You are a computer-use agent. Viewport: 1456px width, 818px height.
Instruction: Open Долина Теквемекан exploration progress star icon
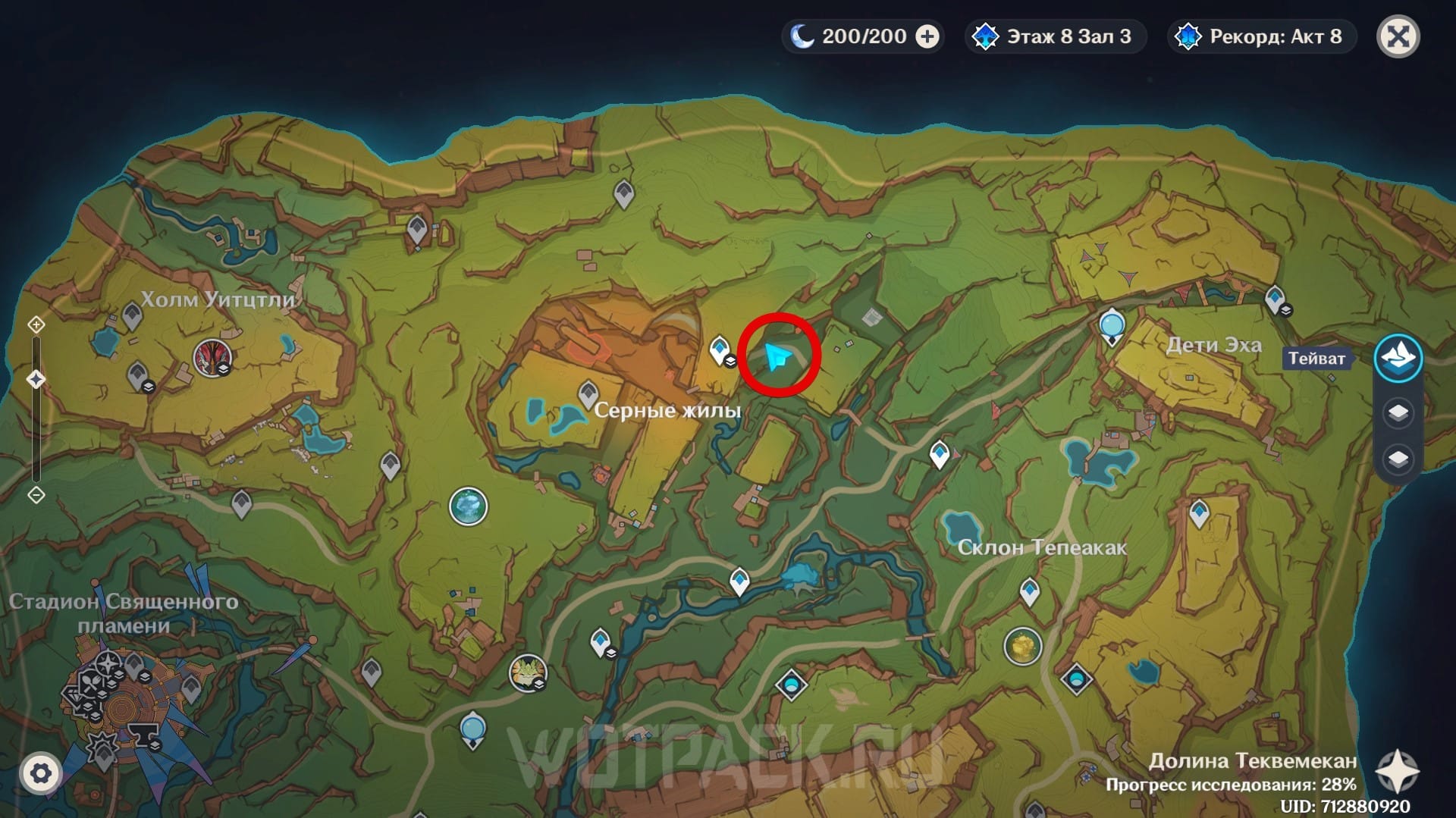point(1397,772)
